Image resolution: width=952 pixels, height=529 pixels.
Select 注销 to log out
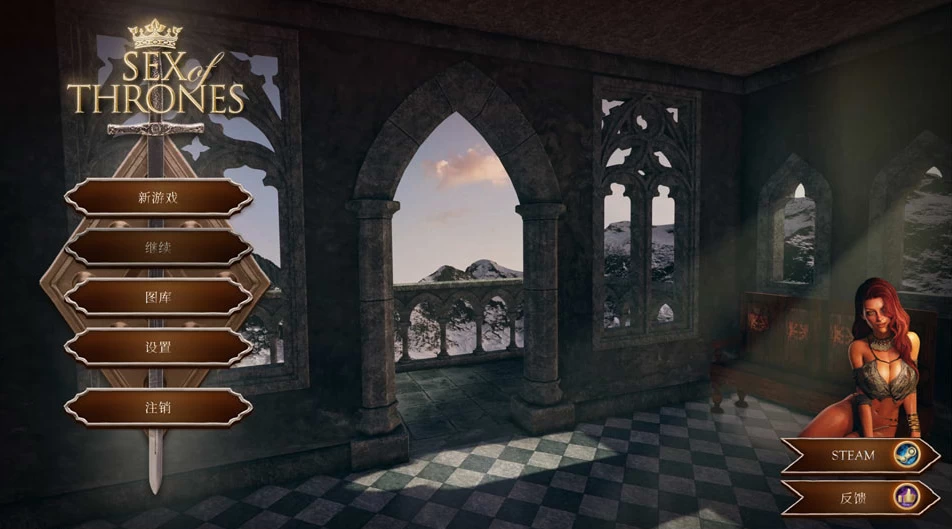click(158, 407)
